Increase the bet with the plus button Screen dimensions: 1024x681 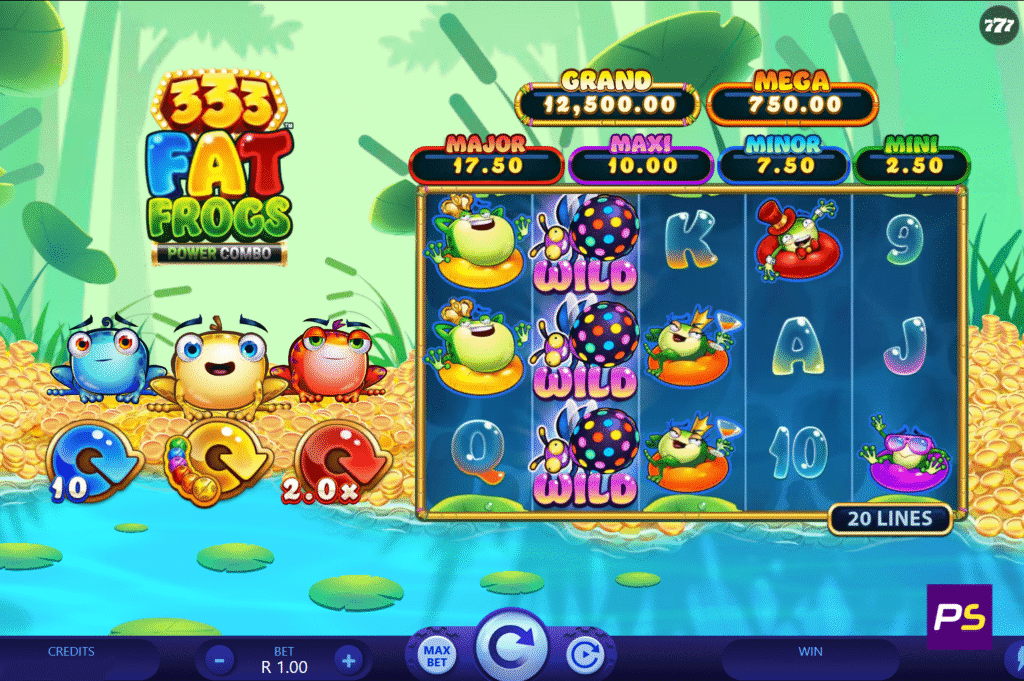tap(347, 659)
